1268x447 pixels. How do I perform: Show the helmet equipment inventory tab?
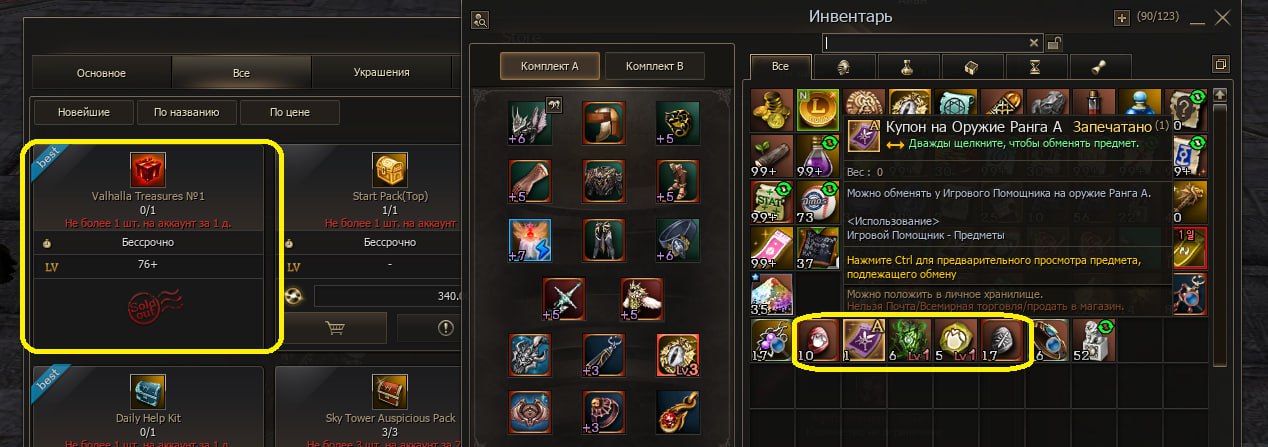843,67
